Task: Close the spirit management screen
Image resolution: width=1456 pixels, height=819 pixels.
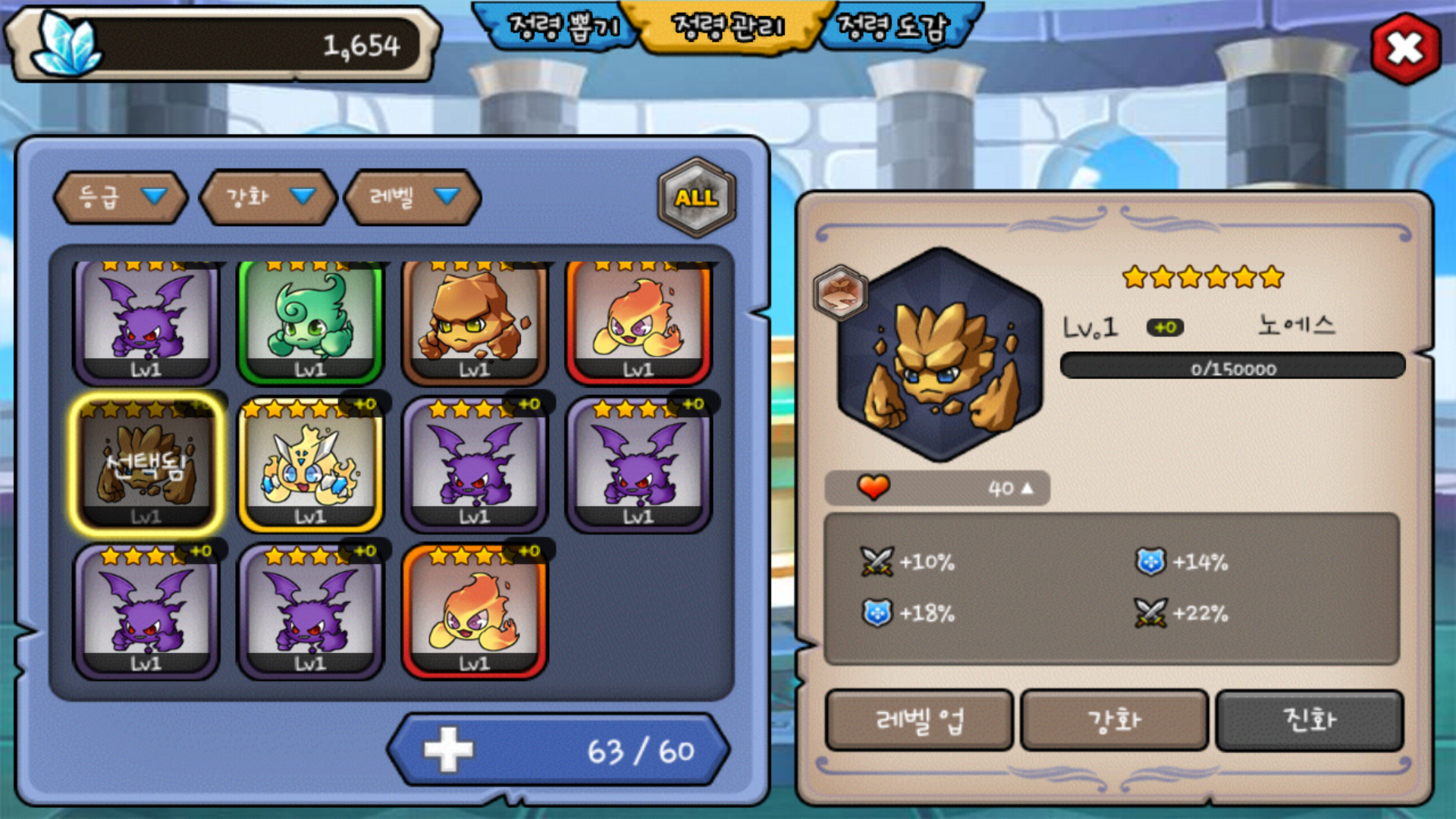Action: (1405, 49)
